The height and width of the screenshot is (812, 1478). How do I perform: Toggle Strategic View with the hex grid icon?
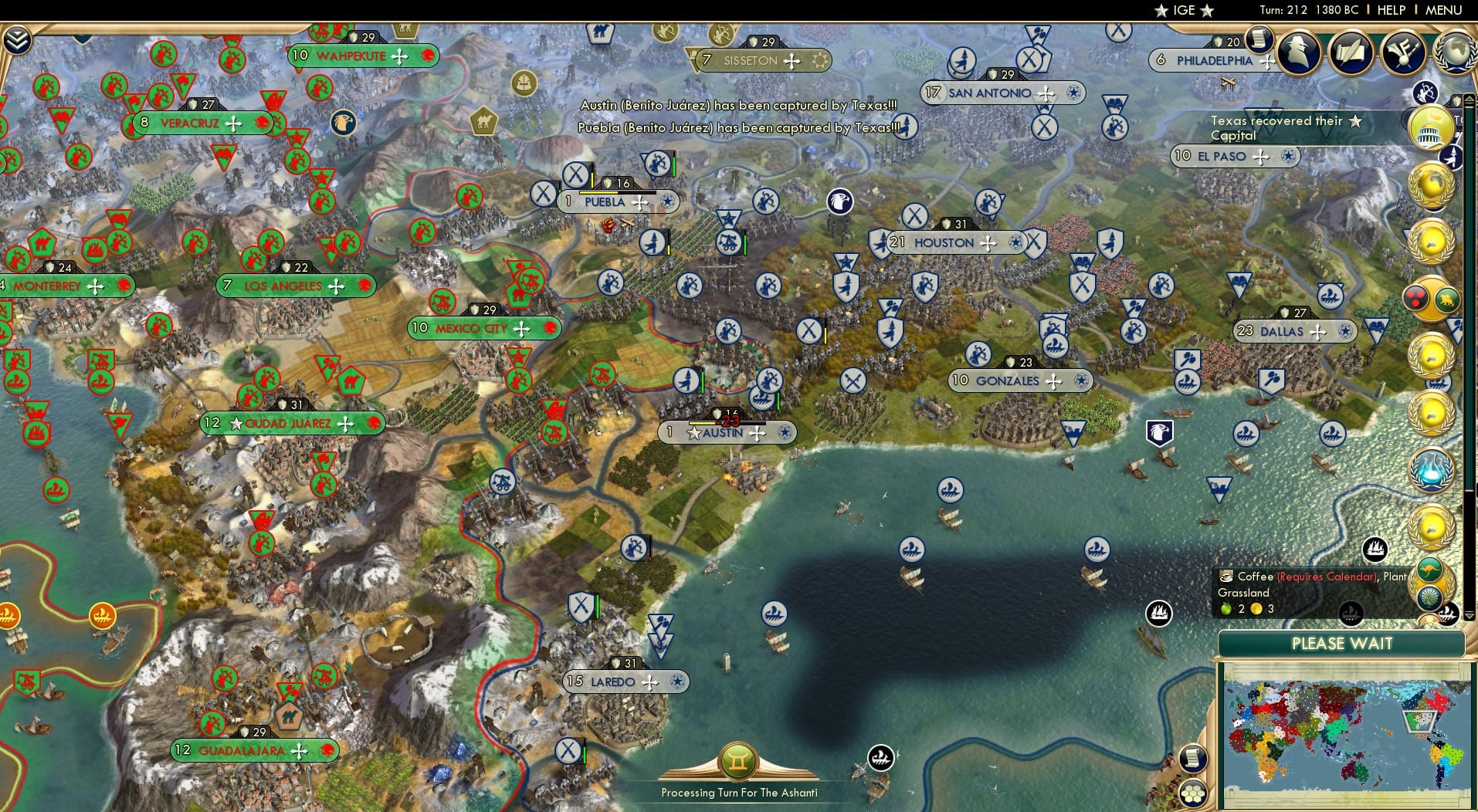[x=1193, y=794]
